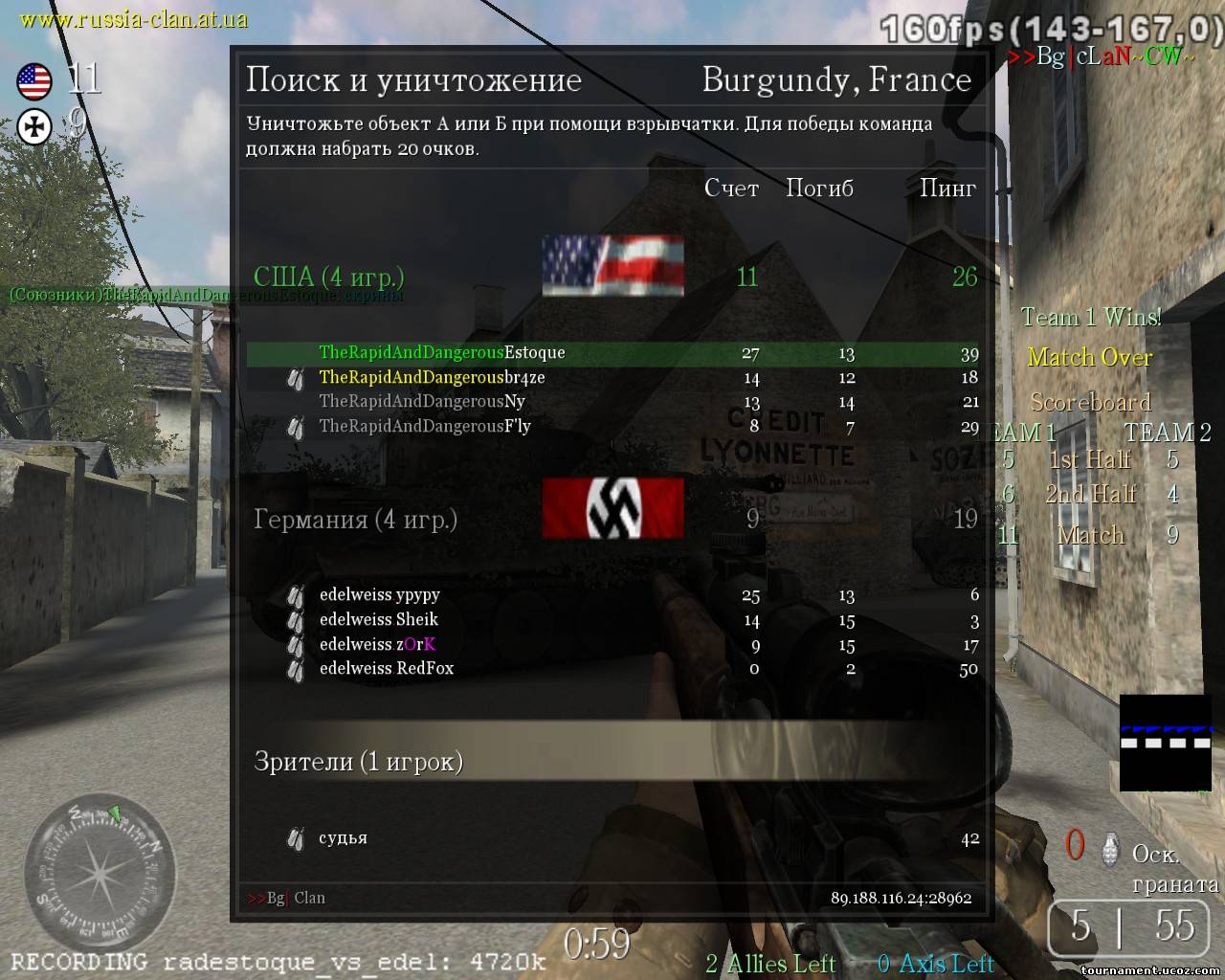
Task: Click the player stance indicator icon
Action: click(x=1166, y=743)
